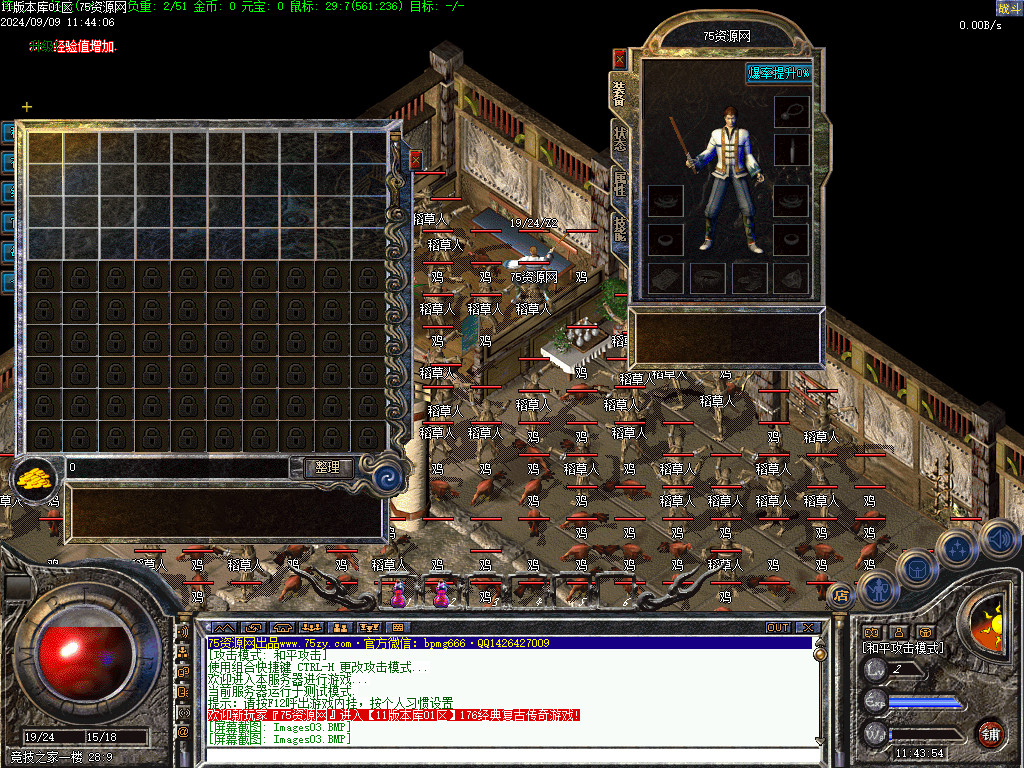Open the character figure round button
The height and width of the screenshot is (768, 1024).
(878, 589)
